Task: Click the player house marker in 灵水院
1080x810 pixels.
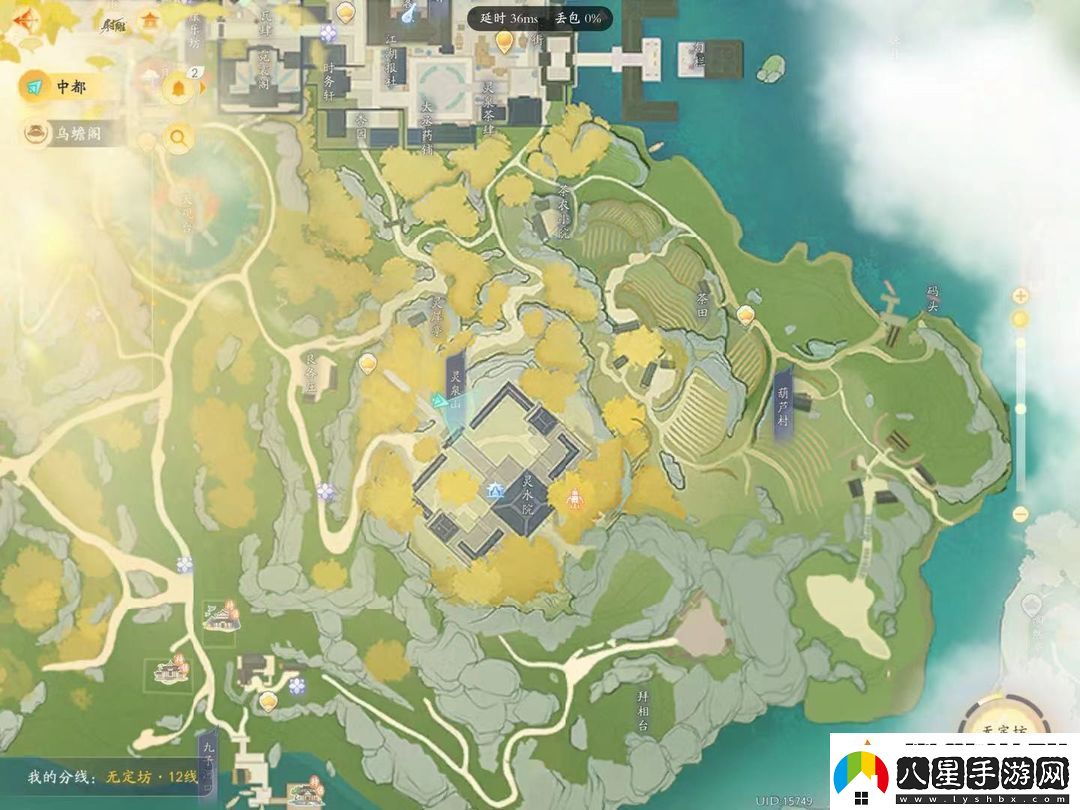Action: click(494, 490)
